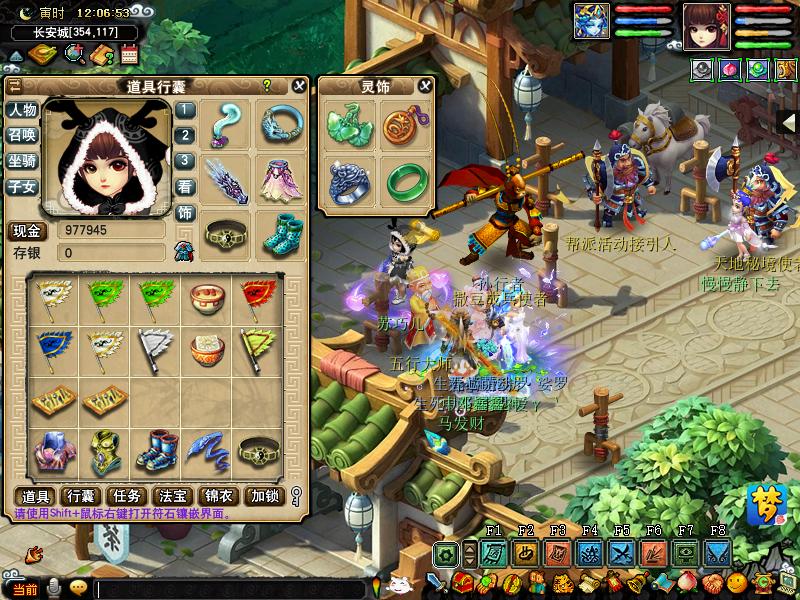The image size is (800, 600).
Task: Choose the green jade bracelet accessory
Action: point(406,179)
